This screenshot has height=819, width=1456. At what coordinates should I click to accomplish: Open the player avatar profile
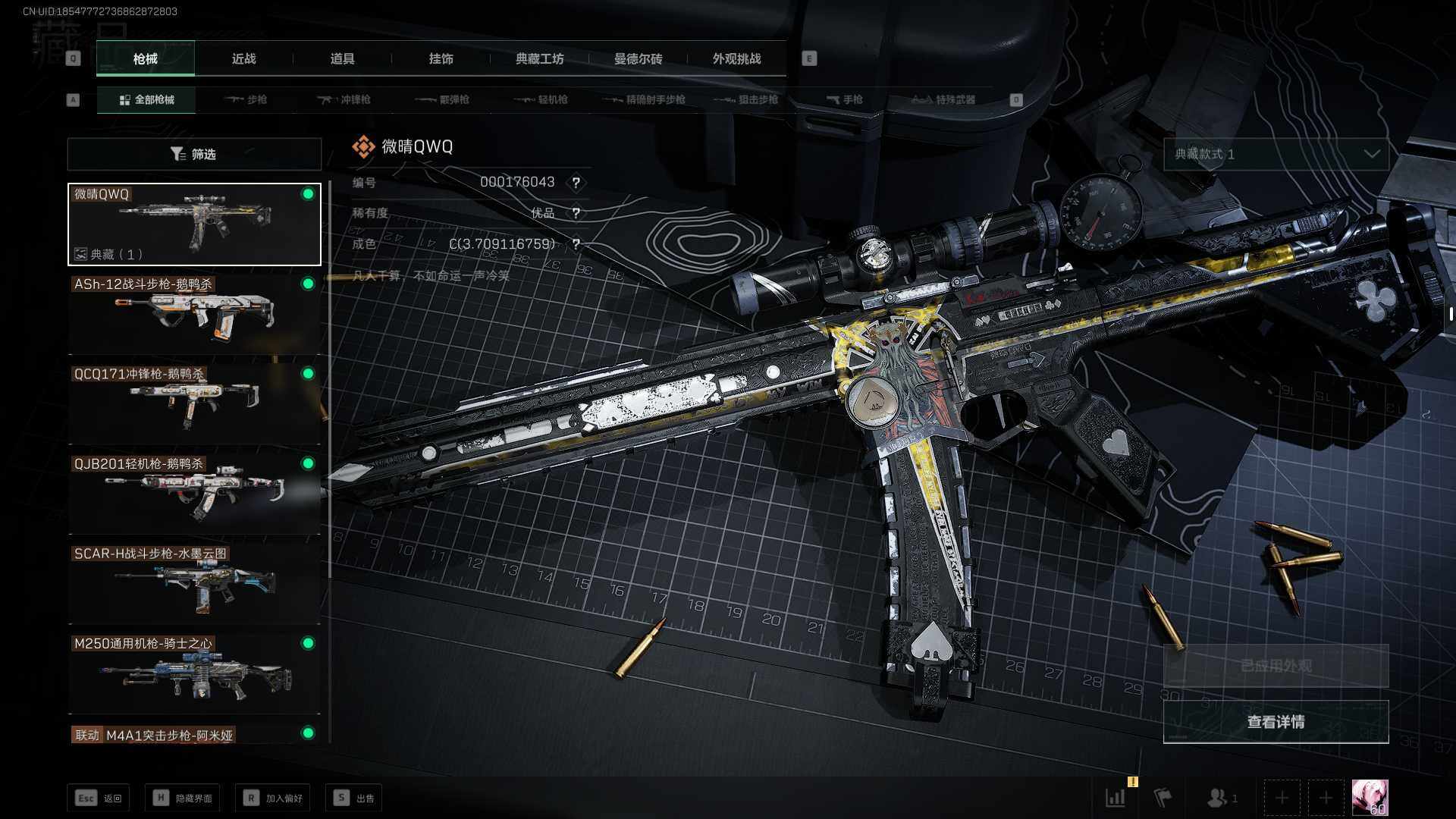point(1370,798)
